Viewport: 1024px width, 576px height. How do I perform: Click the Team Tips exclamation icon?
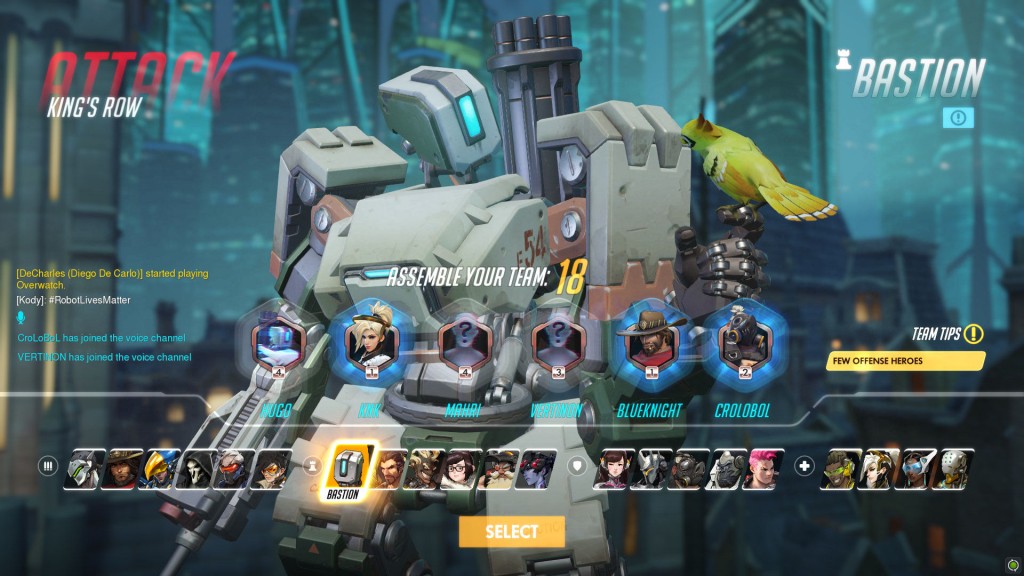[x=973, y=334]
